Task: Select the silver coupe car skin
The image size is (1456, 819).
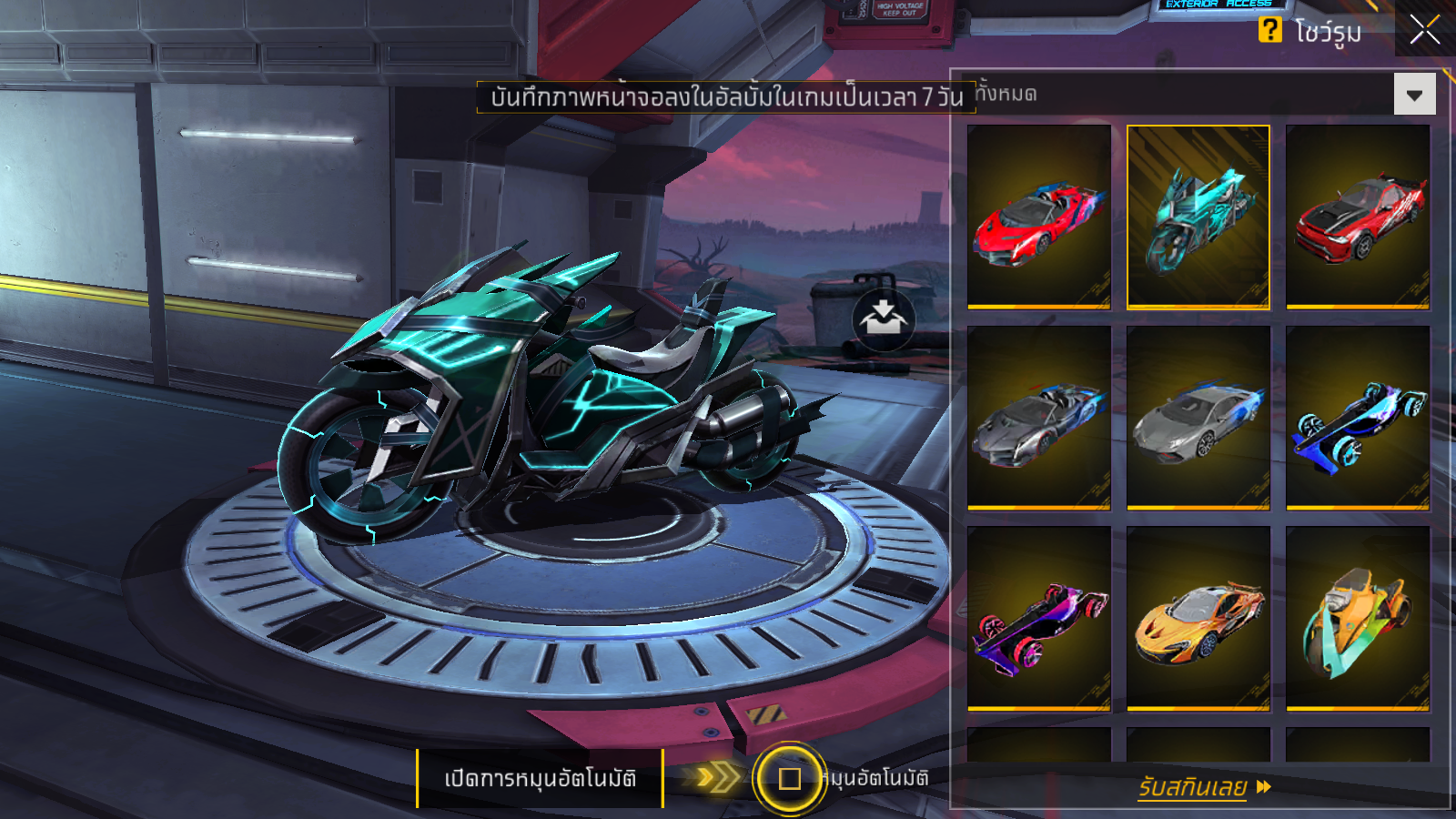Action: coord(1198,417)
